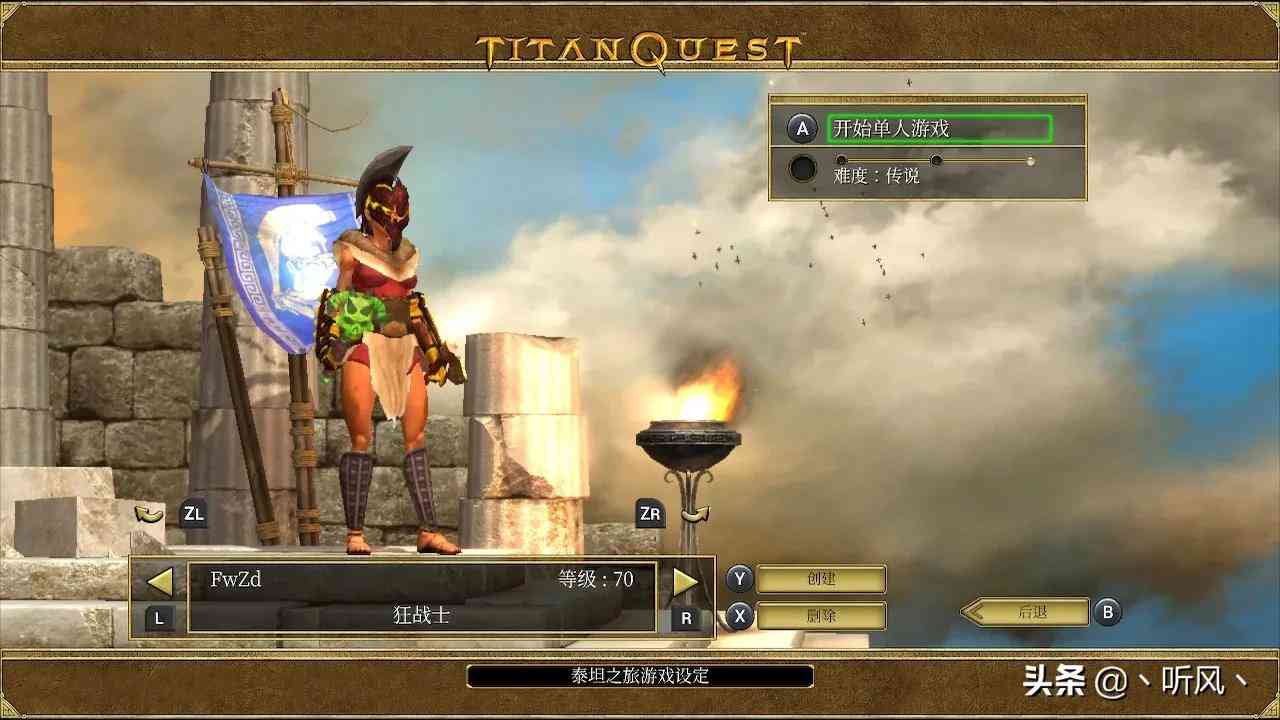Go back with the 后退 button
Screen dimensions: 1280x720
click(1031, 612)
